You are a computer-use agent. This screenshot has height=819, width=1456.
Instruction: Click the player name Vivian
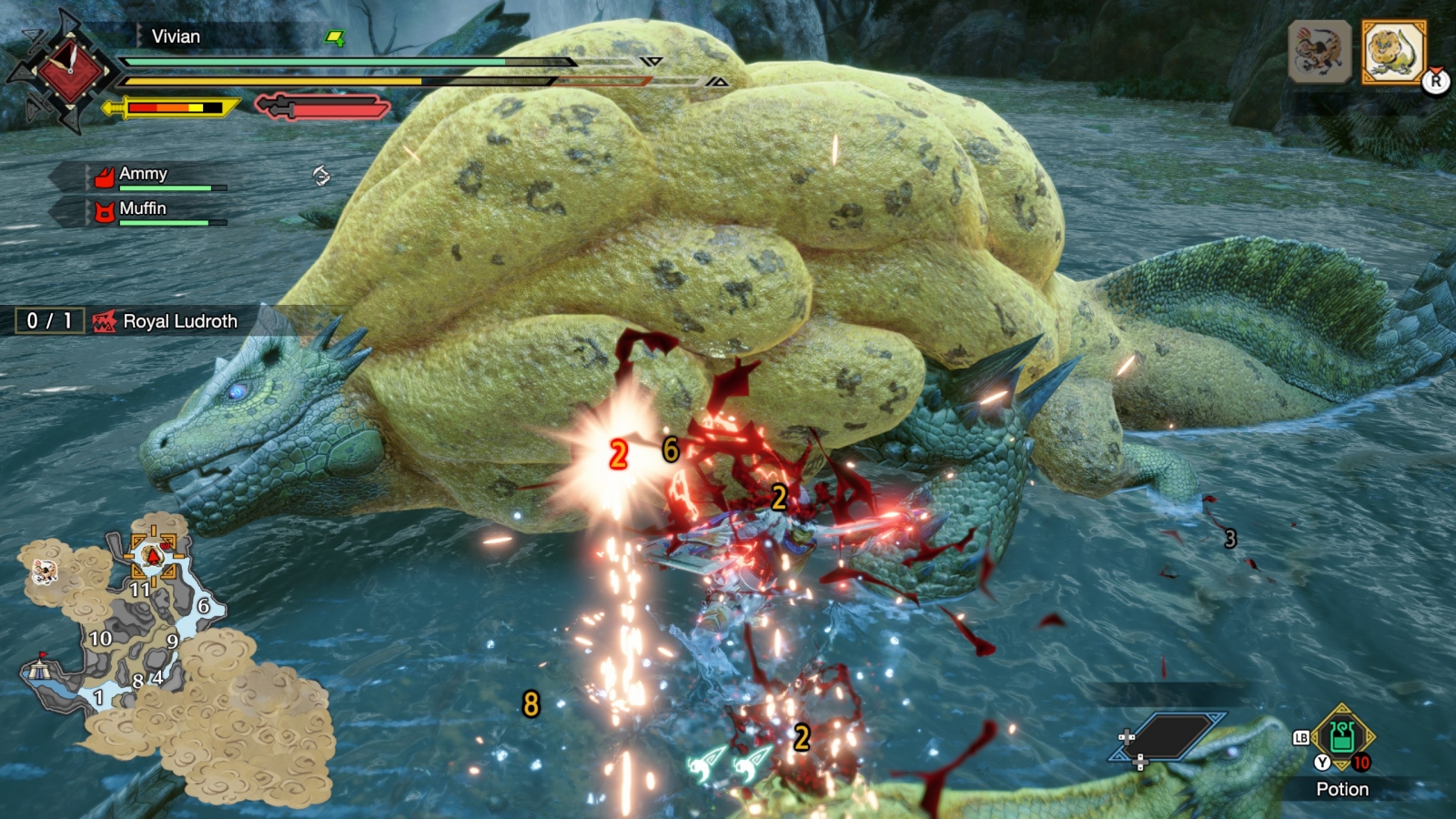pos(176,36)
